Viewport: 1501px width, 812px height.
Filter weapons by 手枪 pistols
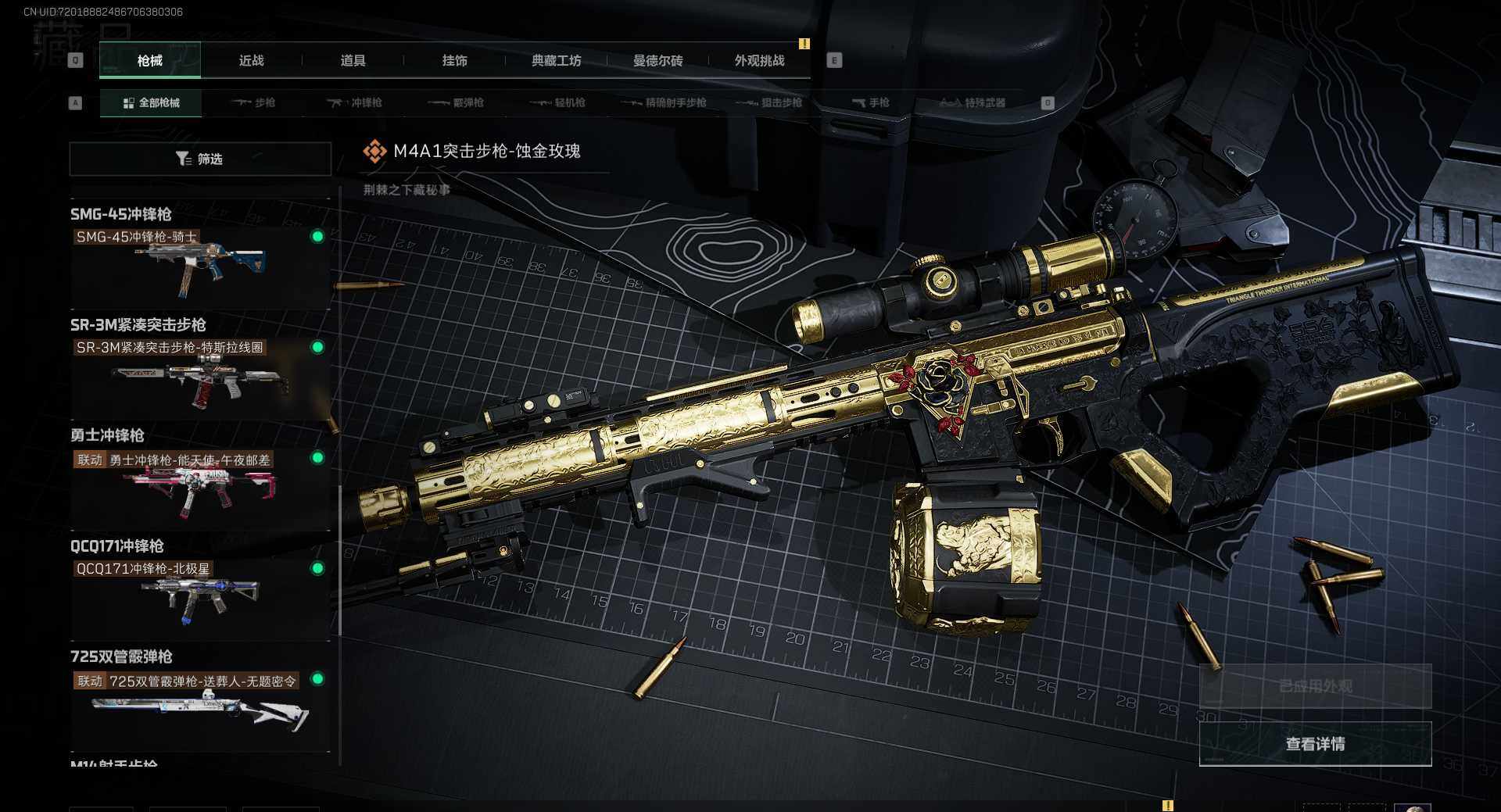tap(871, 102)
